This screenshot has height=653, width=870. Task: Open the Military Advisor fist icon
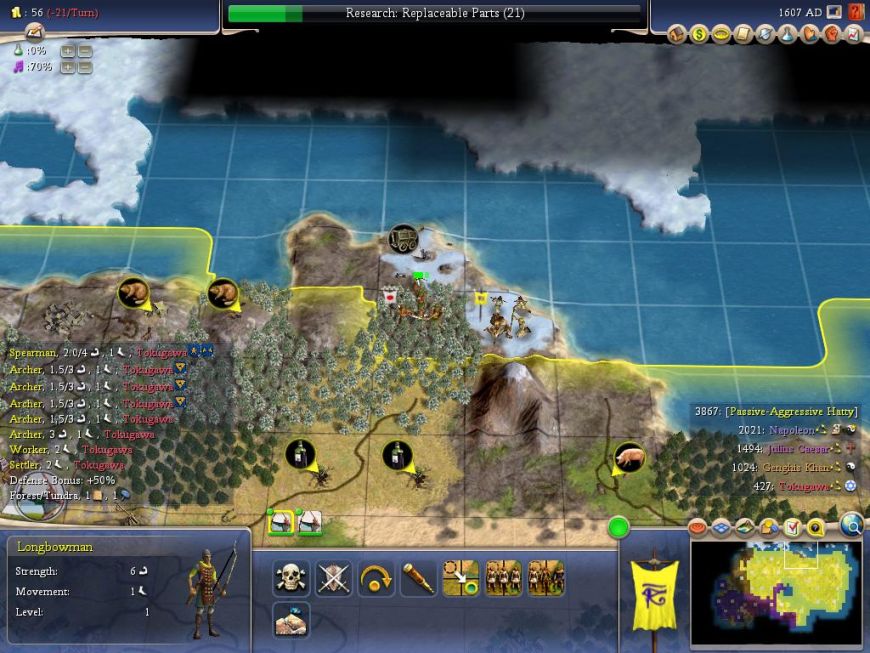[x=830, y=34]
